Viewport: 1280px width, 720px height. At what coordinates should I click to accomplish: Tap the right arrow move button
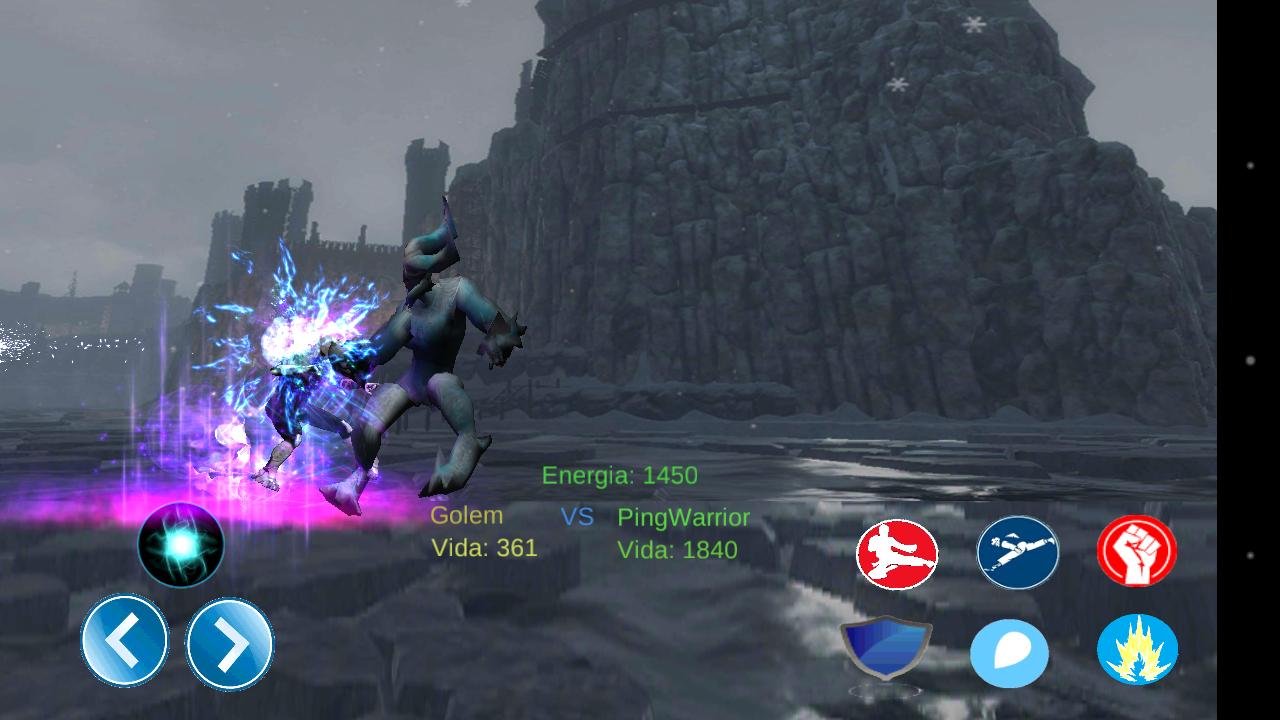[x=230, y=644]
